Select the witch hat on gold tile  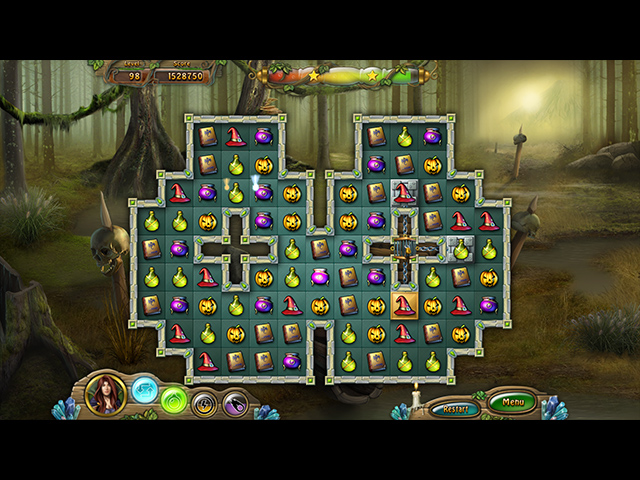[x=404, y=305]
